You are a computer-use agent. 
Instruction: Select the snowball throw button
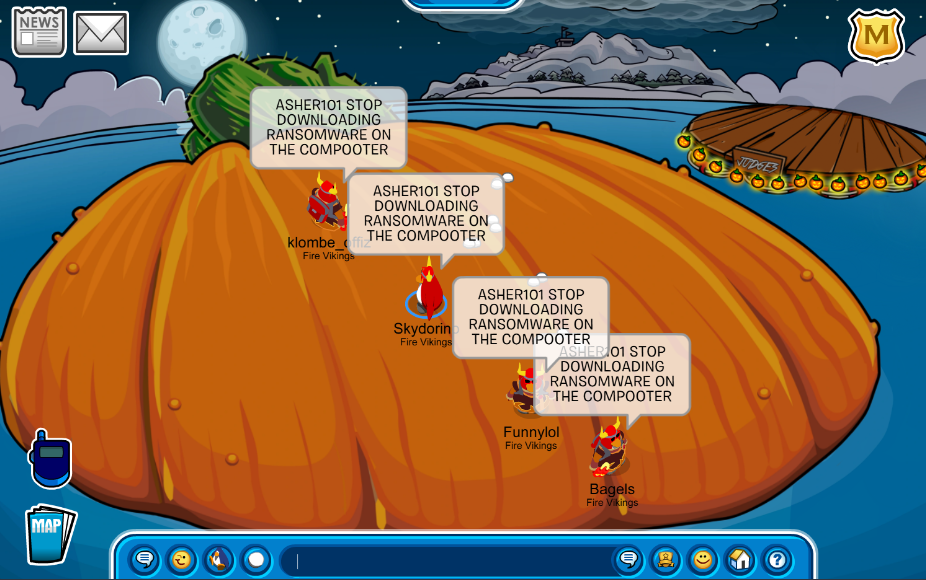[256, 559]
